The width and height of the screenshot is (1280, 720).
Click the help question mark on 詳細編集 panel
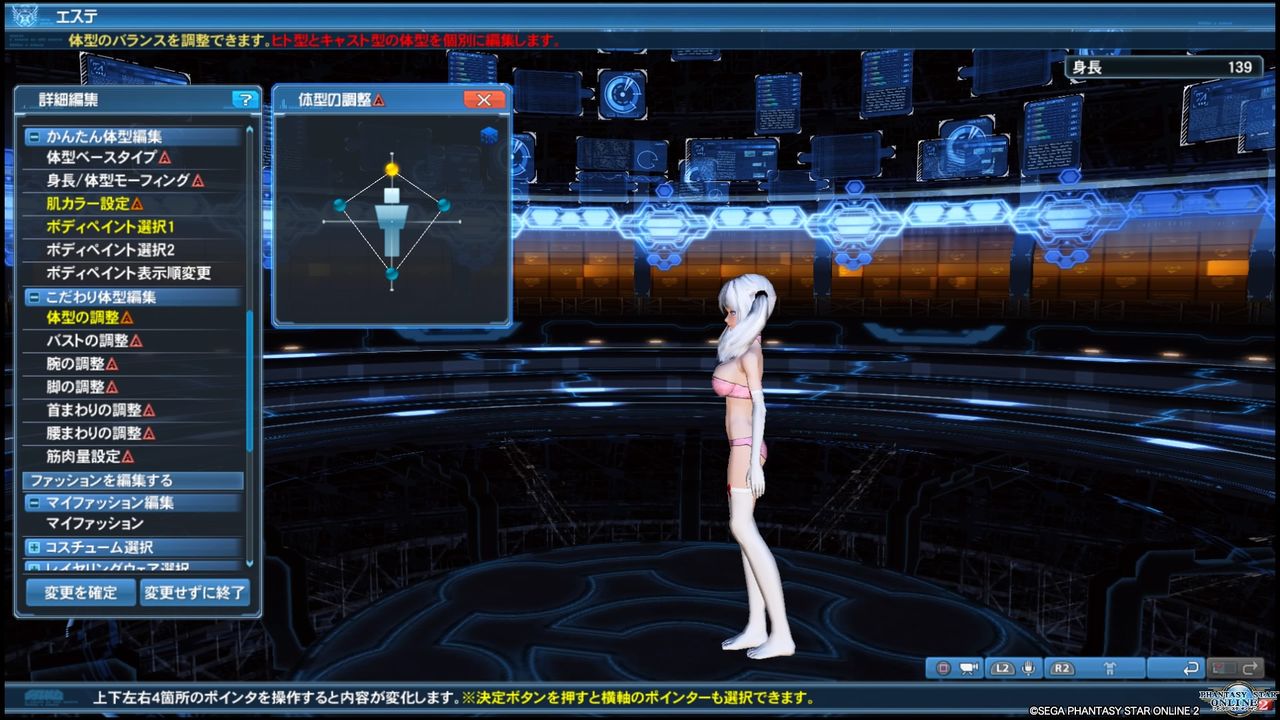[x=243, y=98]
